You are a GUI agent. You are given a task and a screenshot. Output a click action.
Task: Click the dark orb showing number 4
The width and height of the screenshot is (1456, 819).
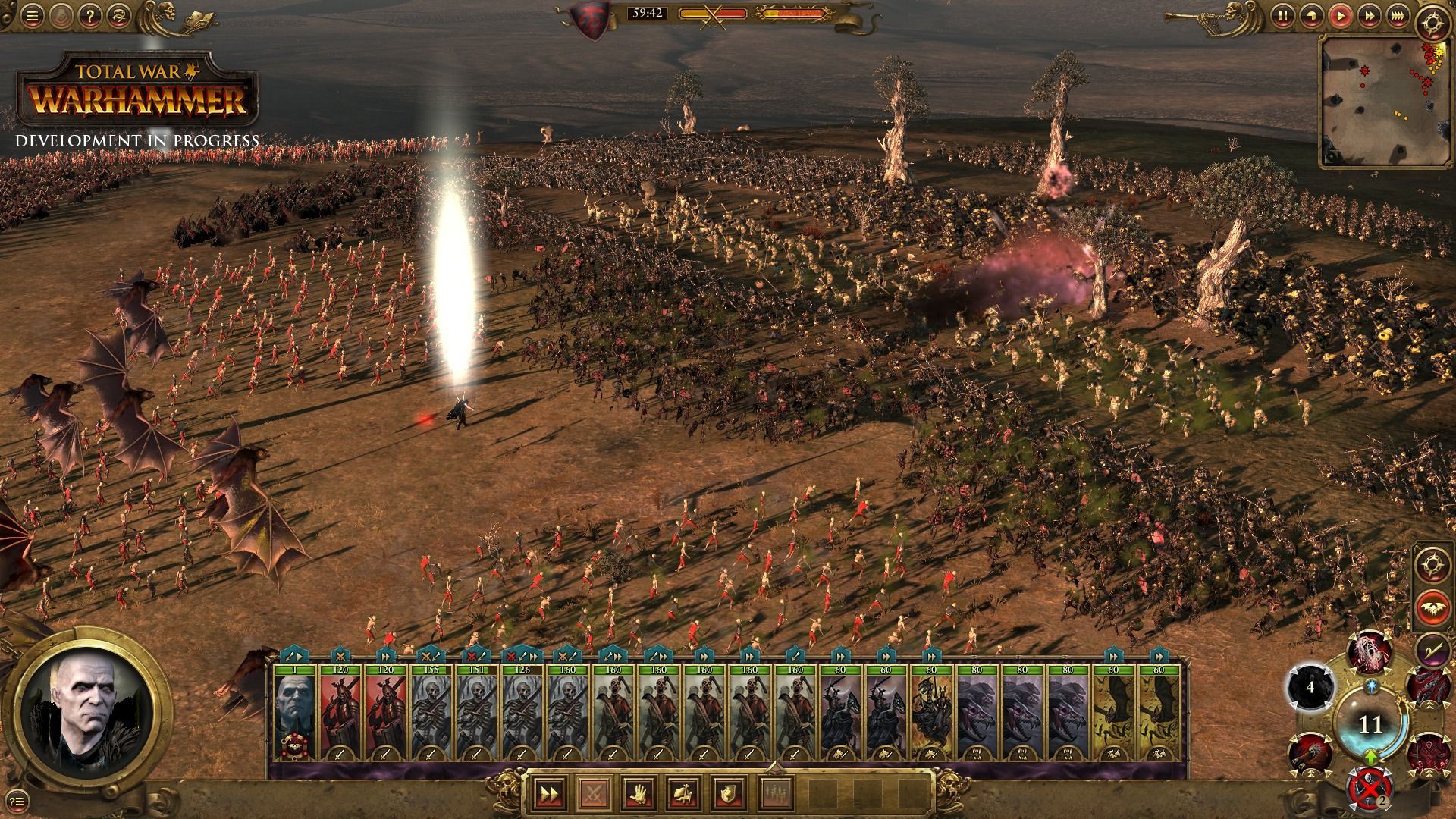point(1310,688)
